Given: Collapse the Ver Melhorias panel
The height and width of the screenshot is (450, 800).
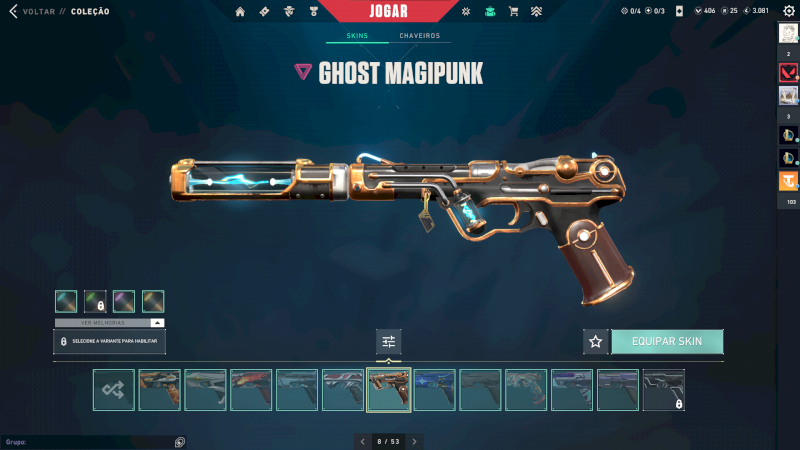Looking at the screenshot, I should point(157,323).
